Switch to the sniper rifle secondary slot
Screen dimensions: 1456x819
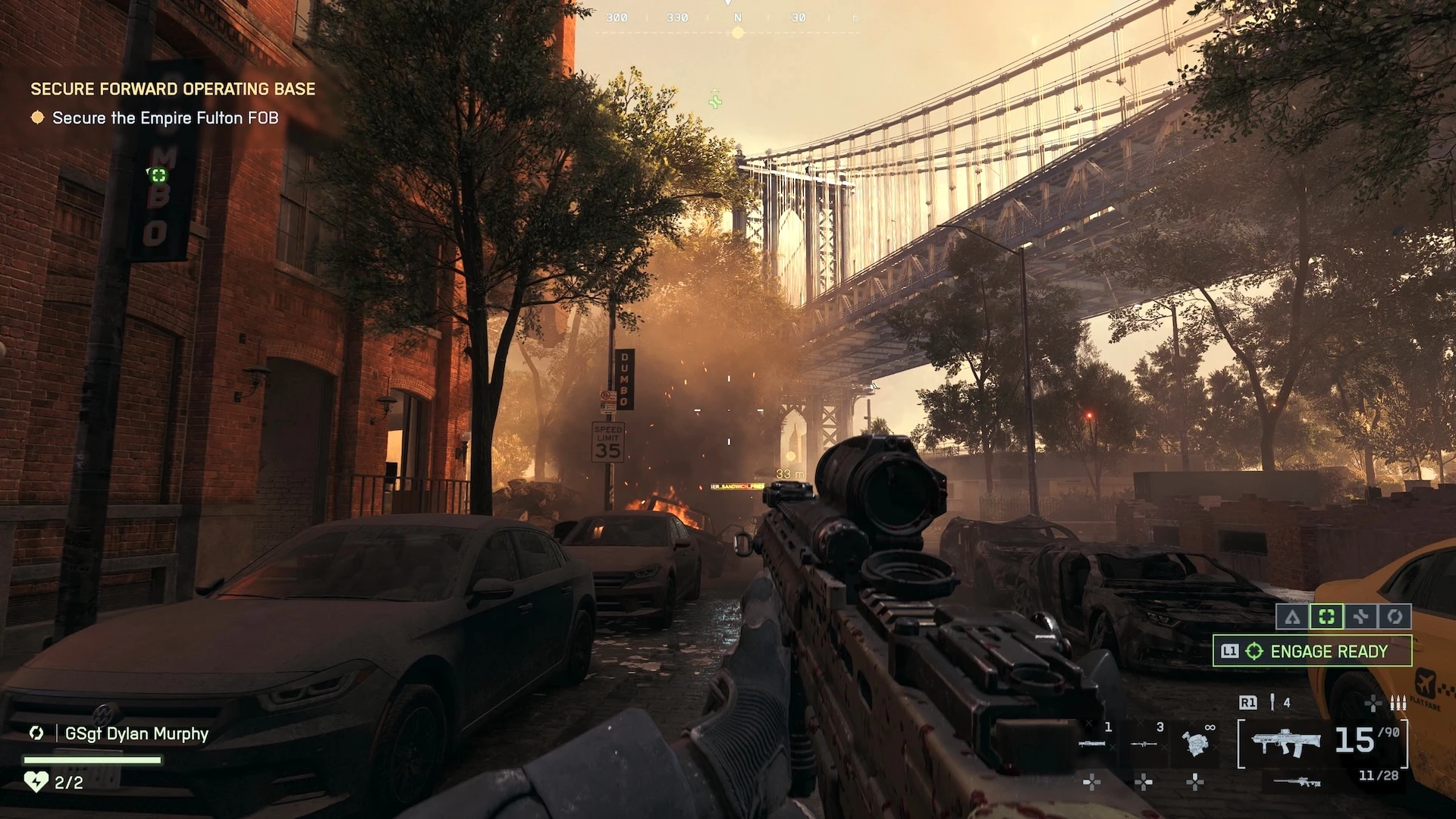[x=1297, y=781]
